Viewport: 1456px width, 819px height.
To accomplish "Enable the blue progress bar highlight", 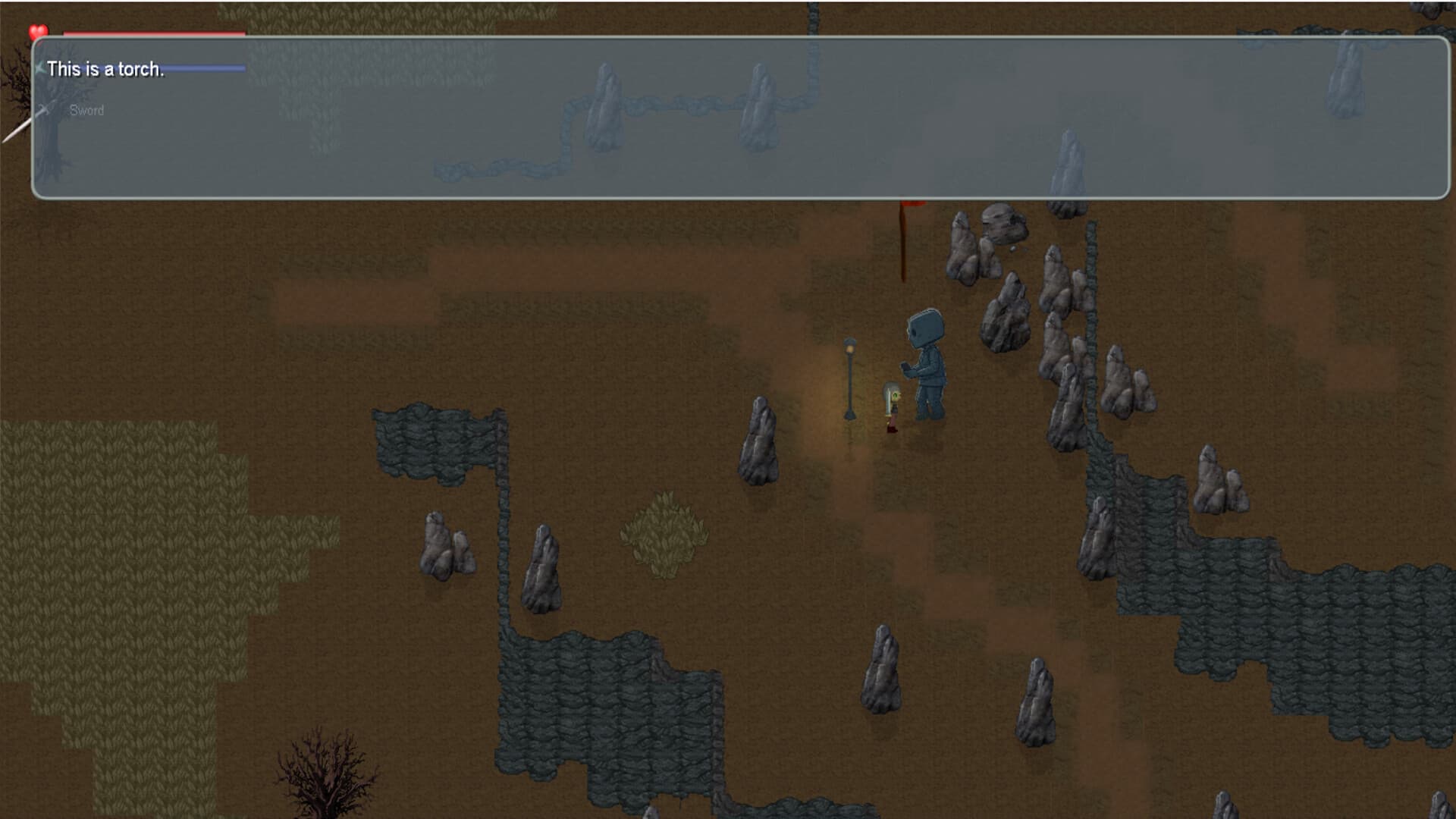I will 205,68.
